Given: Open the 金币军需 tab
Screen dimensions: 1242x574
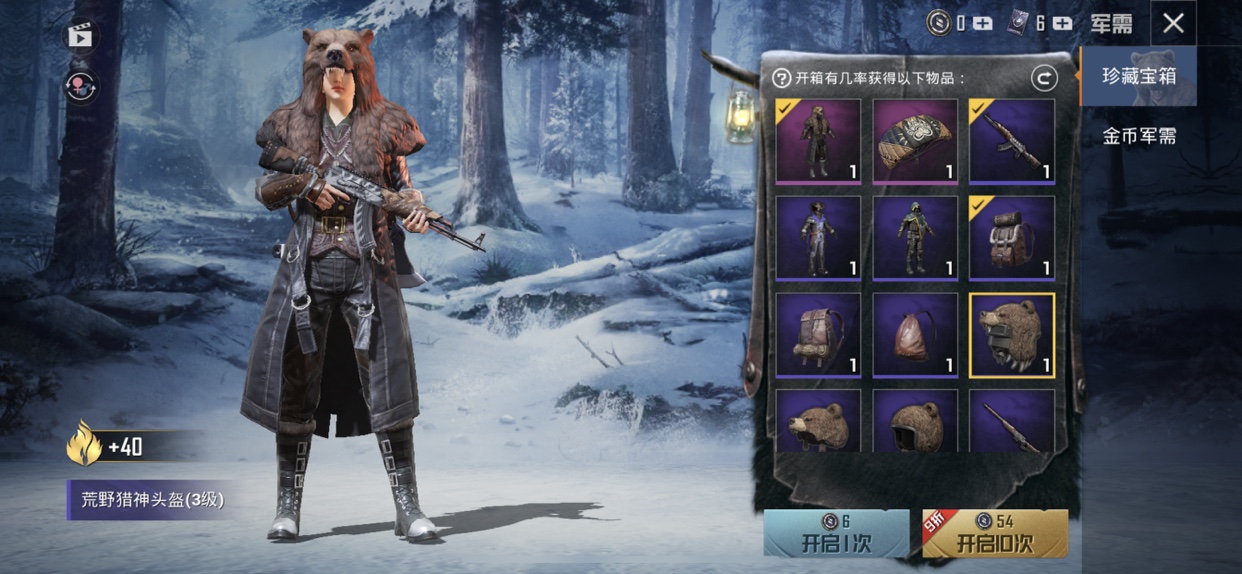Looking at the screenshot, I should pyautogui.click(x=1138, y=136).
